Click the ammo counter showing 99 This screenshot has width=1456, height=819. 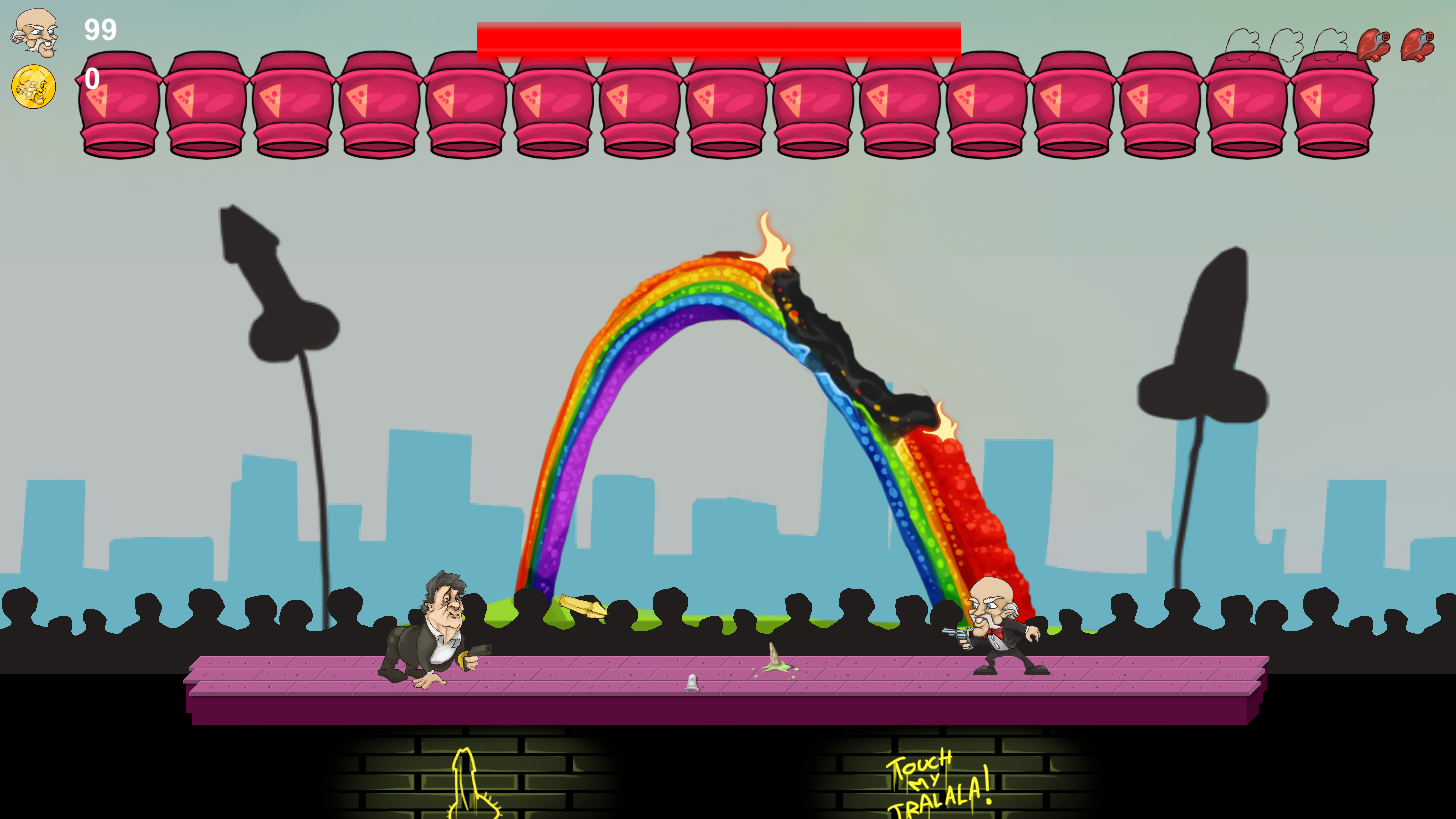tap(99, 31)
